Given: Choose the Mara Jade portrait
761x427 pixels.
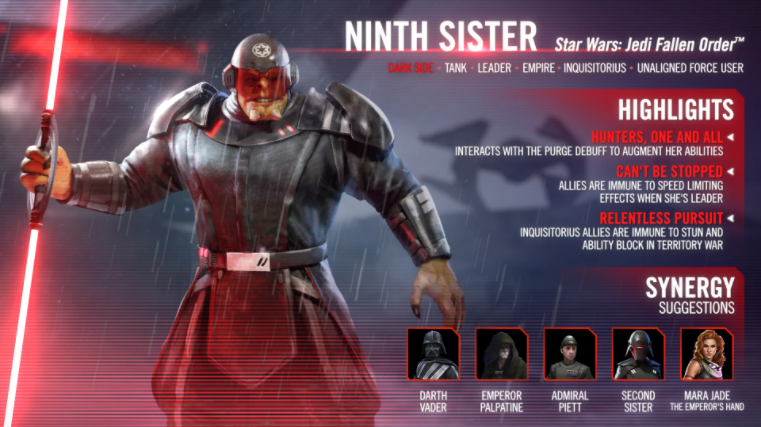Looking at the screenshot, I should click(706, 353).
